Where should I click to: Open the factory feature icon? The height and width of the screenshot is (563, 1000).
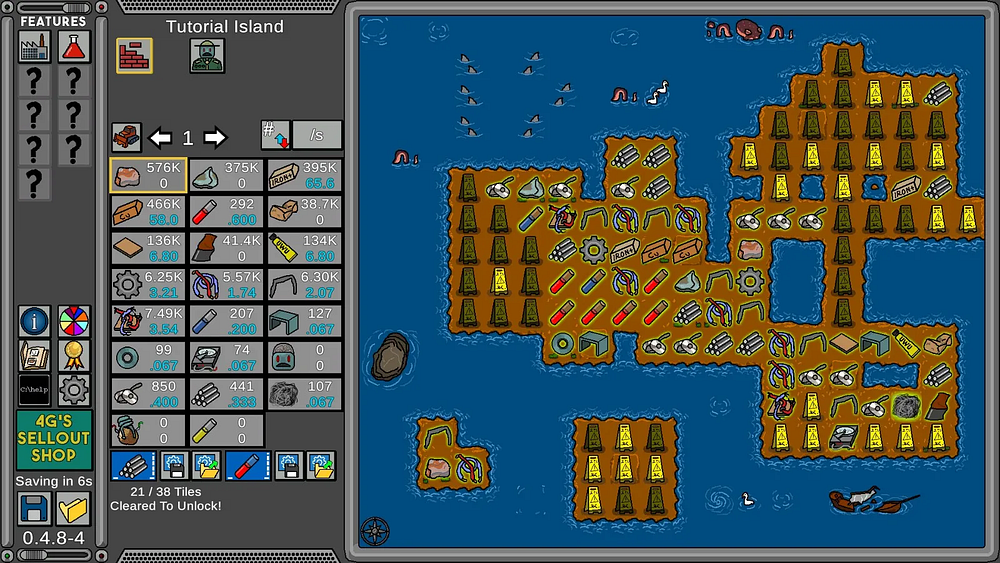click(x=34, y=46)
